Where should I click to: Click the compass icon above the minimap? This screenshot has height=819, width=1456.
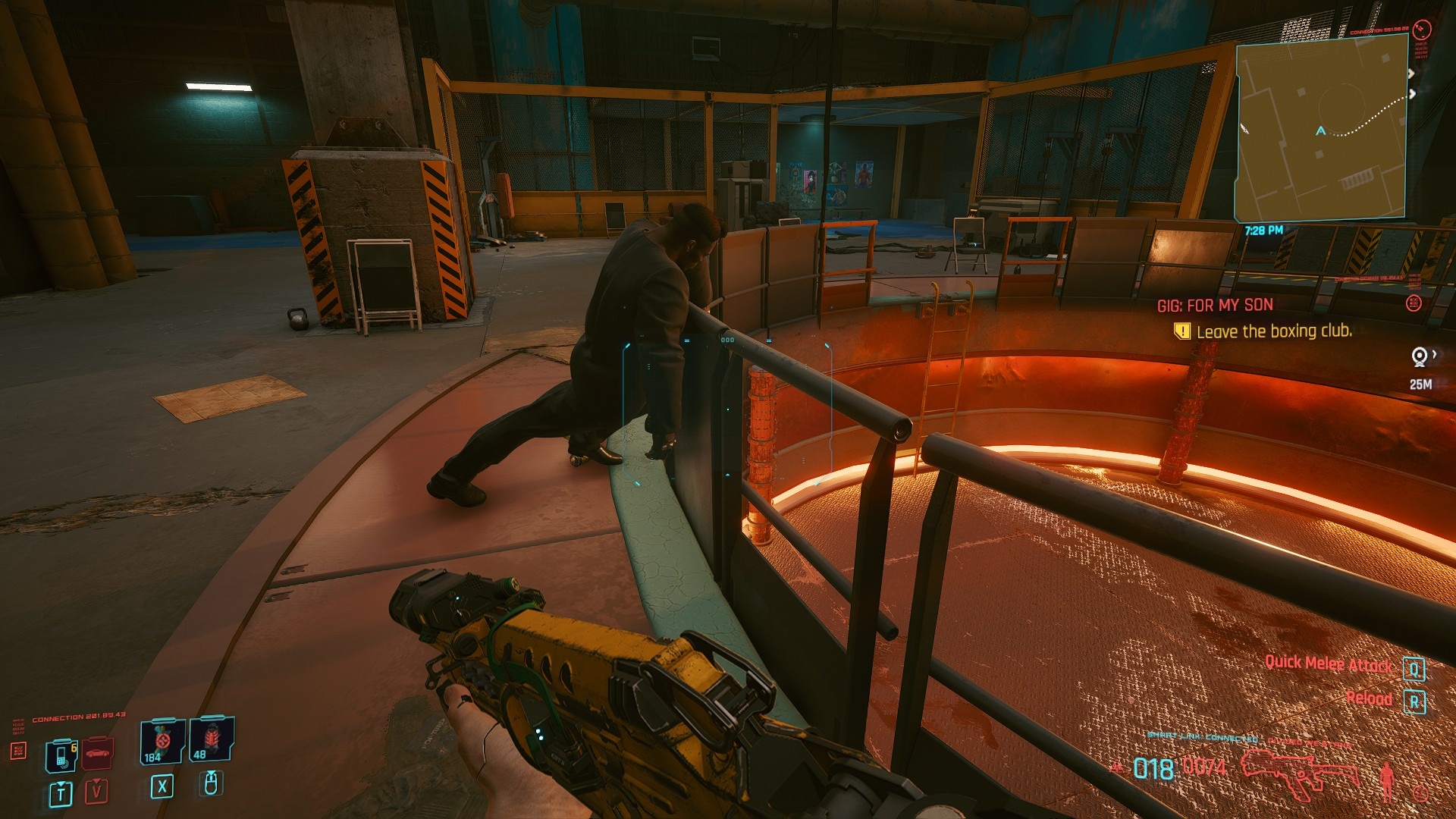pyautogui.click(x=1422, y=30)
